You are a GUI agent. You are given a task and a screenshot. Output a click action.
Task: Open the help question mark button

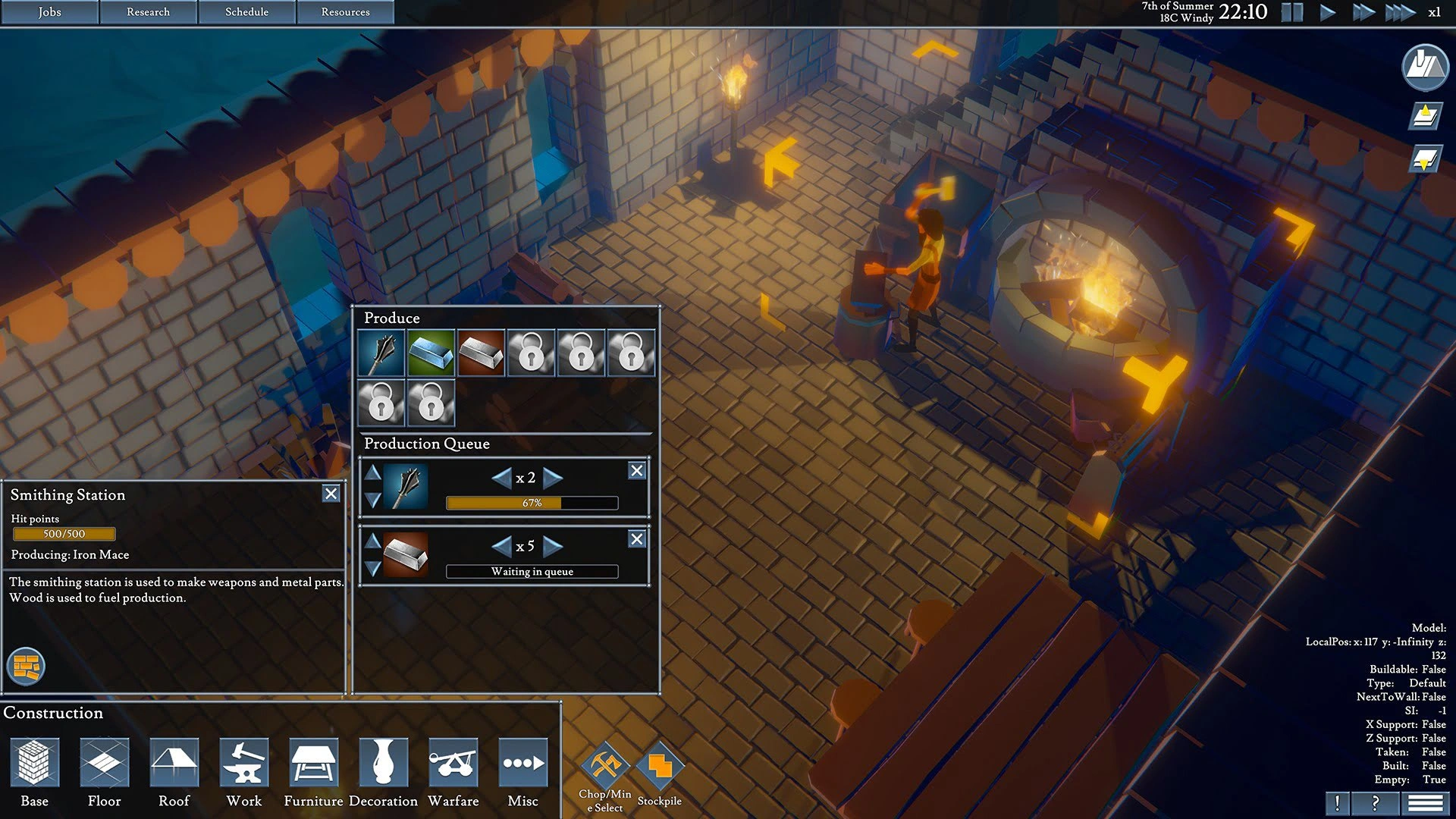click(x=1375, y=803)
